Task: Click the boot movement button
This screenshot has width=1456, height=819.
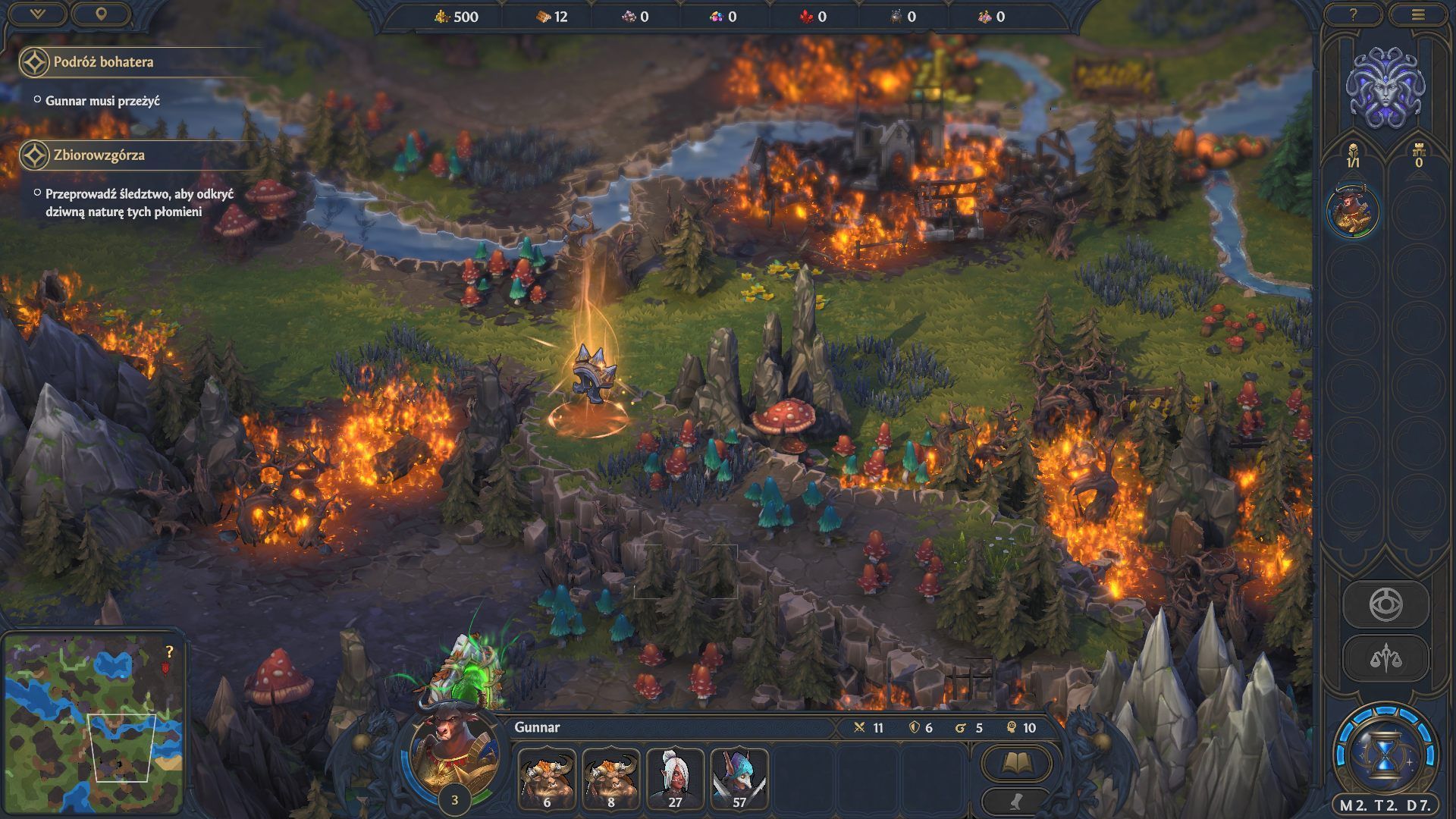Action: 1016,801
